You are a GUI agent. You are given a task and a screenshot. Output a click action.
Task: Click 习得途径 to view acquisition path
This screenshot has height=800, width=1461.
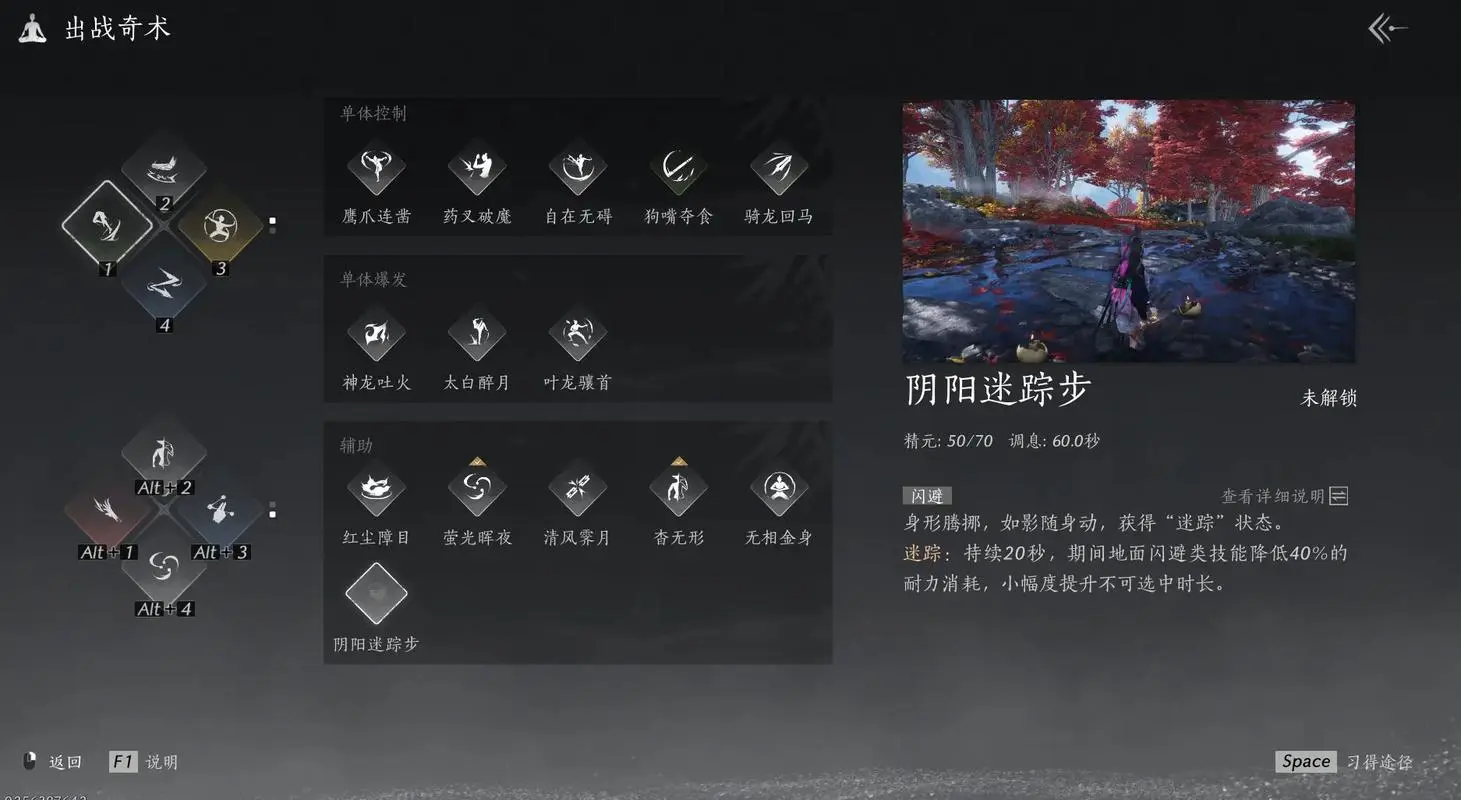[1379, 761]
